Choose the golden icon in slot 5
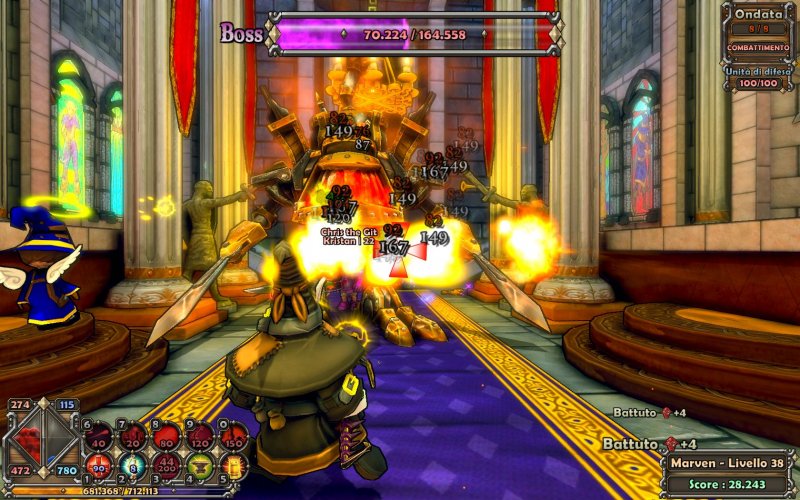This screenshot has width=800, height=500. 234,466
